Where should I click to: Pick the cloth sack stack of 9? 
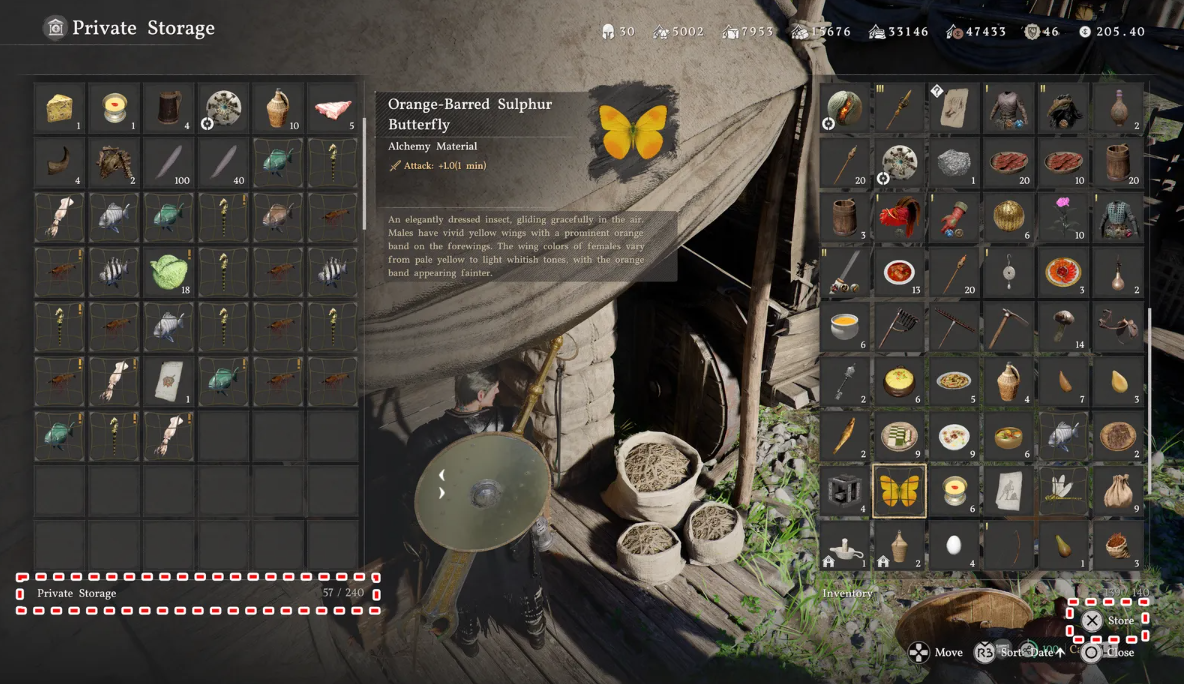[1117, 490]
